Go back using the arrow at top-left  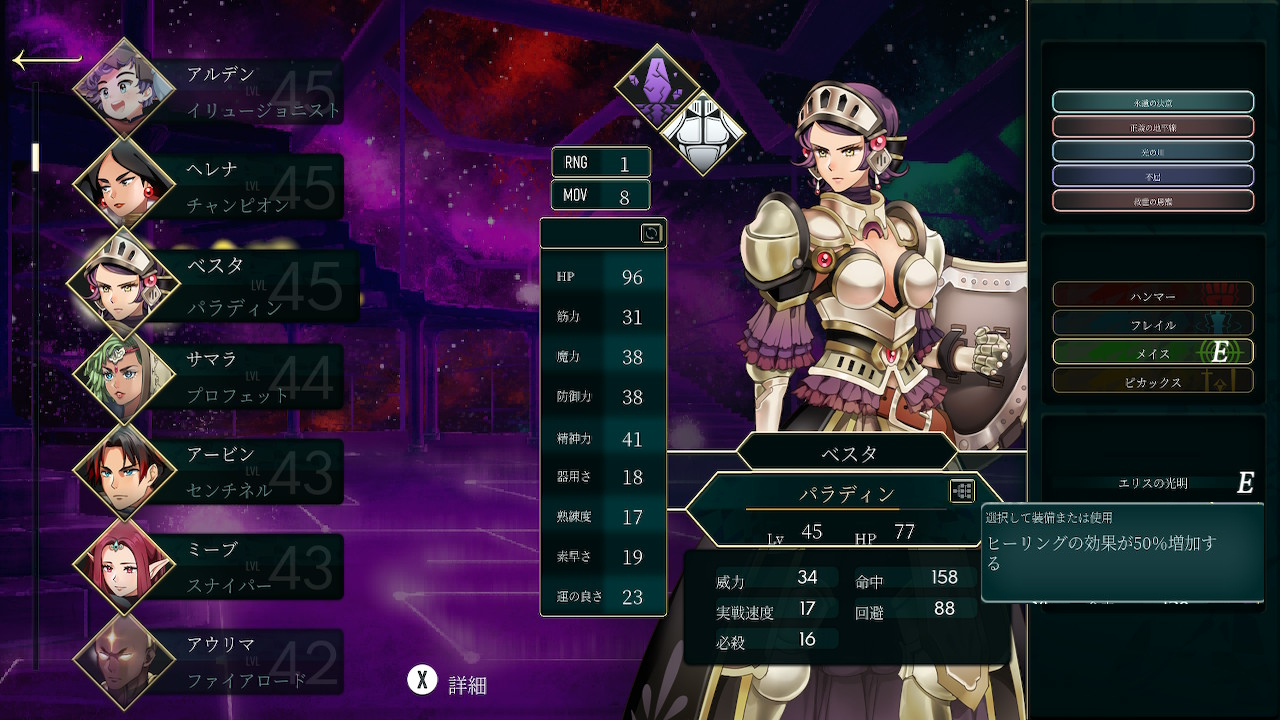[x=45, y=61]
